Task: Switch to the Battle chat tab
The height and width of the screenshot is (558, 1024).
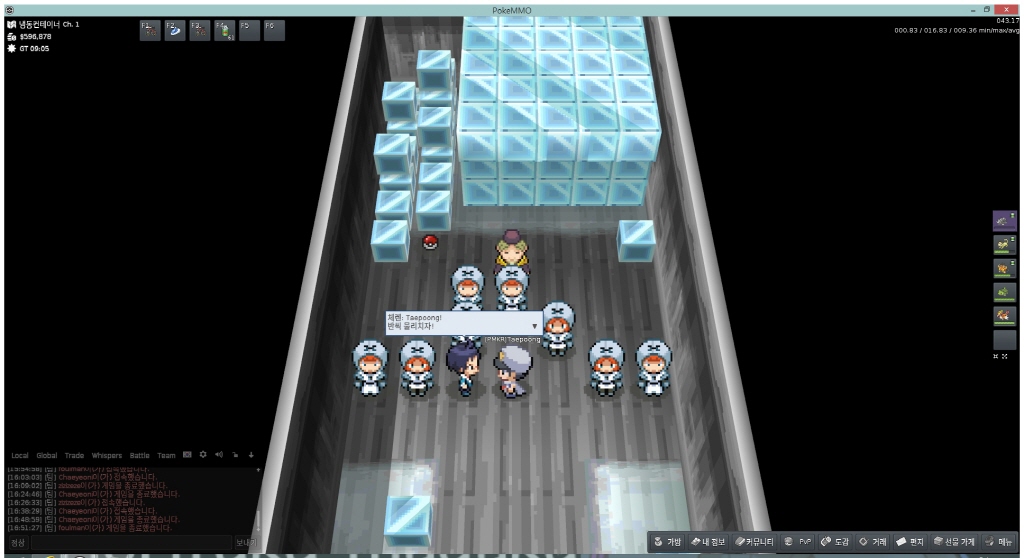Action: click(139, 455)
